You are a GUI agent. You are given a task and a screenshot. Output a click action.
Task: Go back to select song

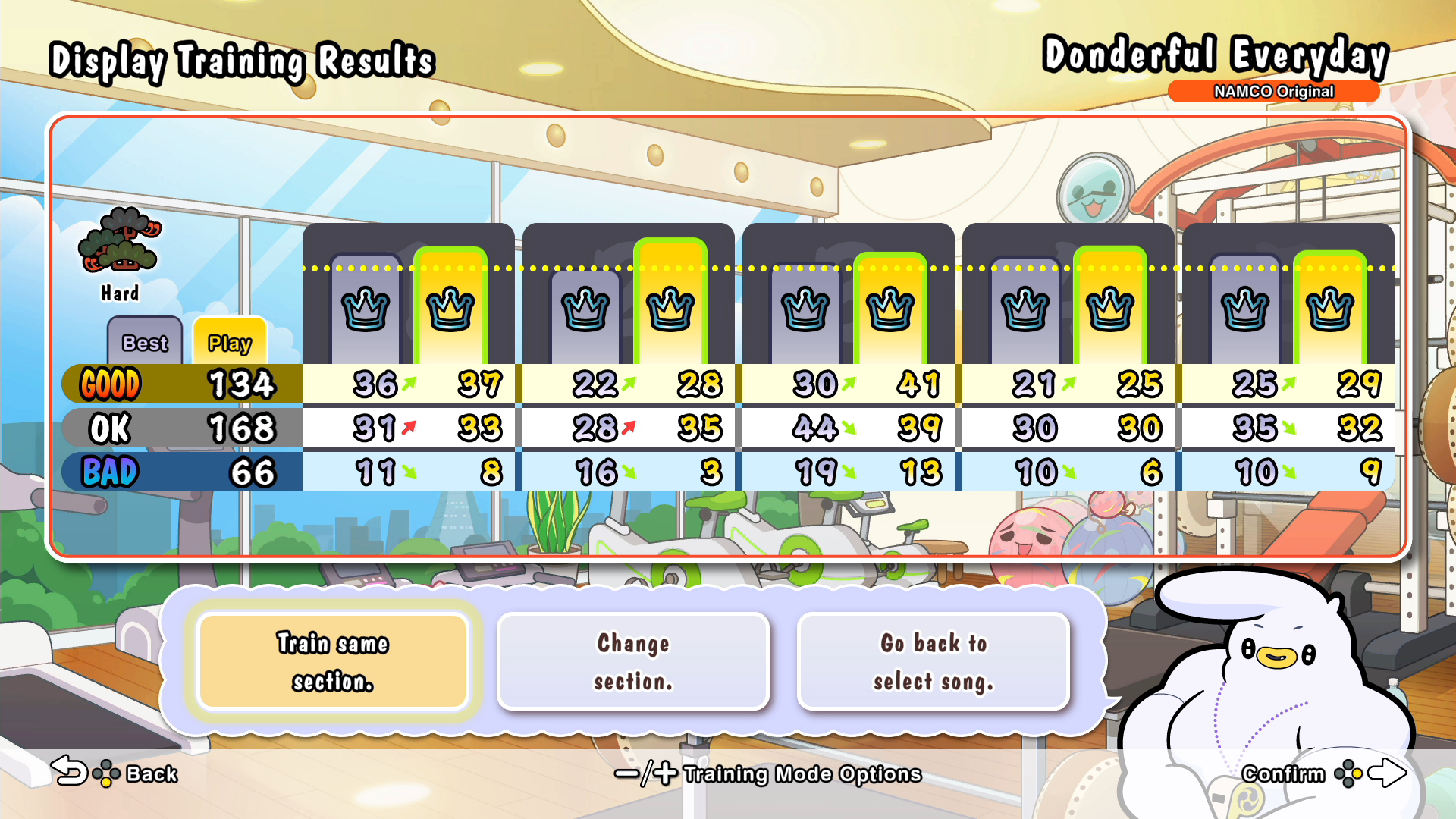(934, 661)
